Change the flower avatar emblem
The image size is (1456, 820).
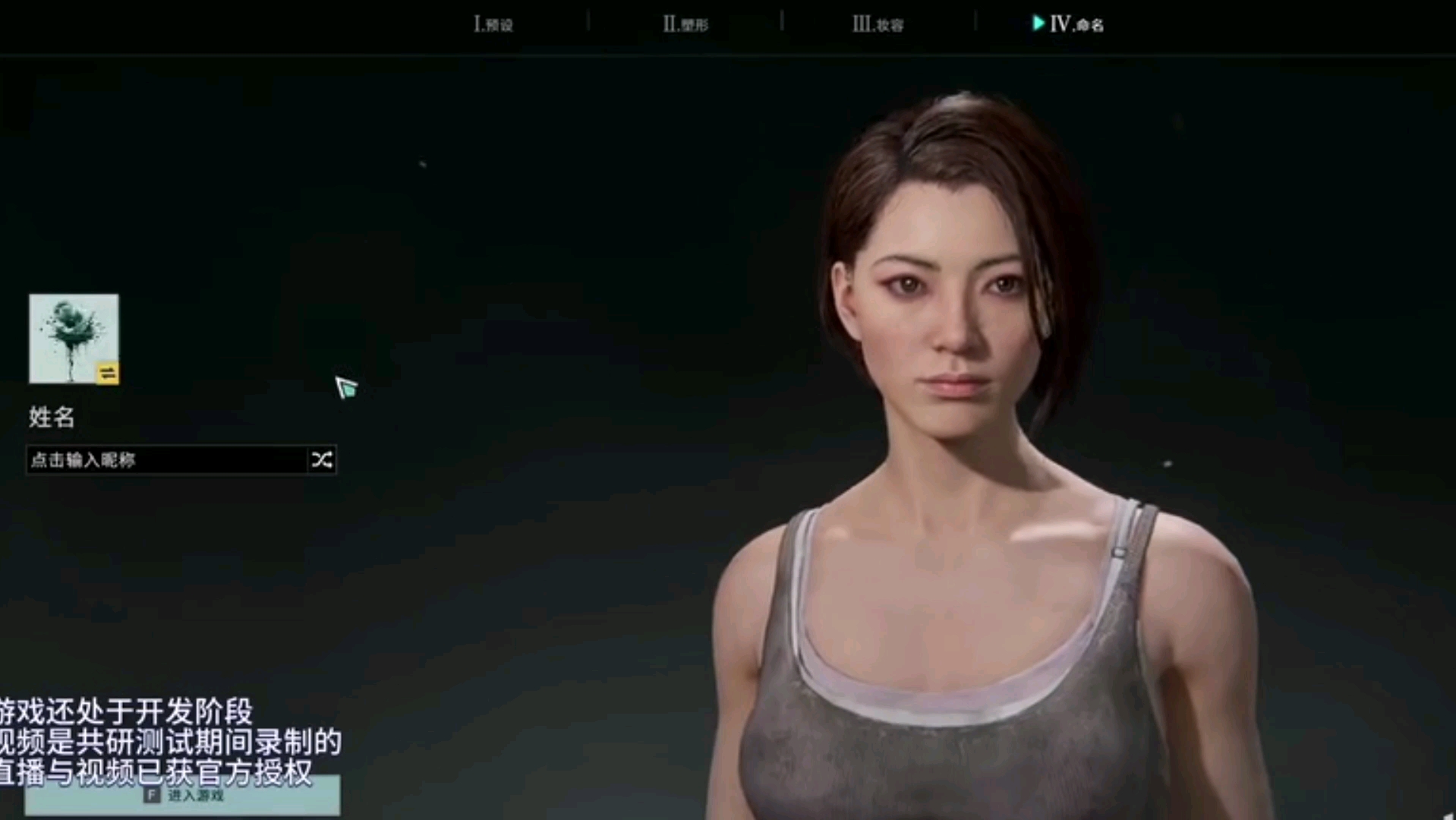pos(107,373)
